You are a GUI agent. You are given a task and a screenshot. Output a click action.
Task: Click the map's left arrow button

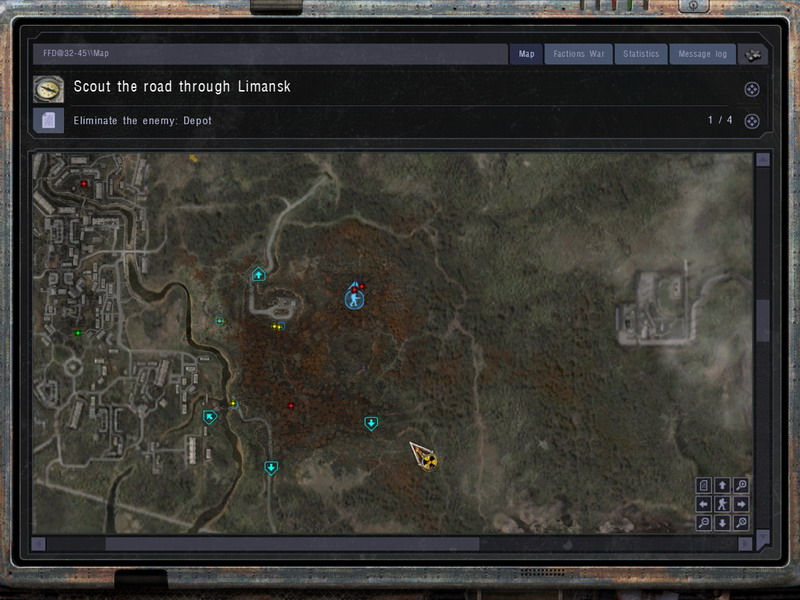click(x=704, y=504)
